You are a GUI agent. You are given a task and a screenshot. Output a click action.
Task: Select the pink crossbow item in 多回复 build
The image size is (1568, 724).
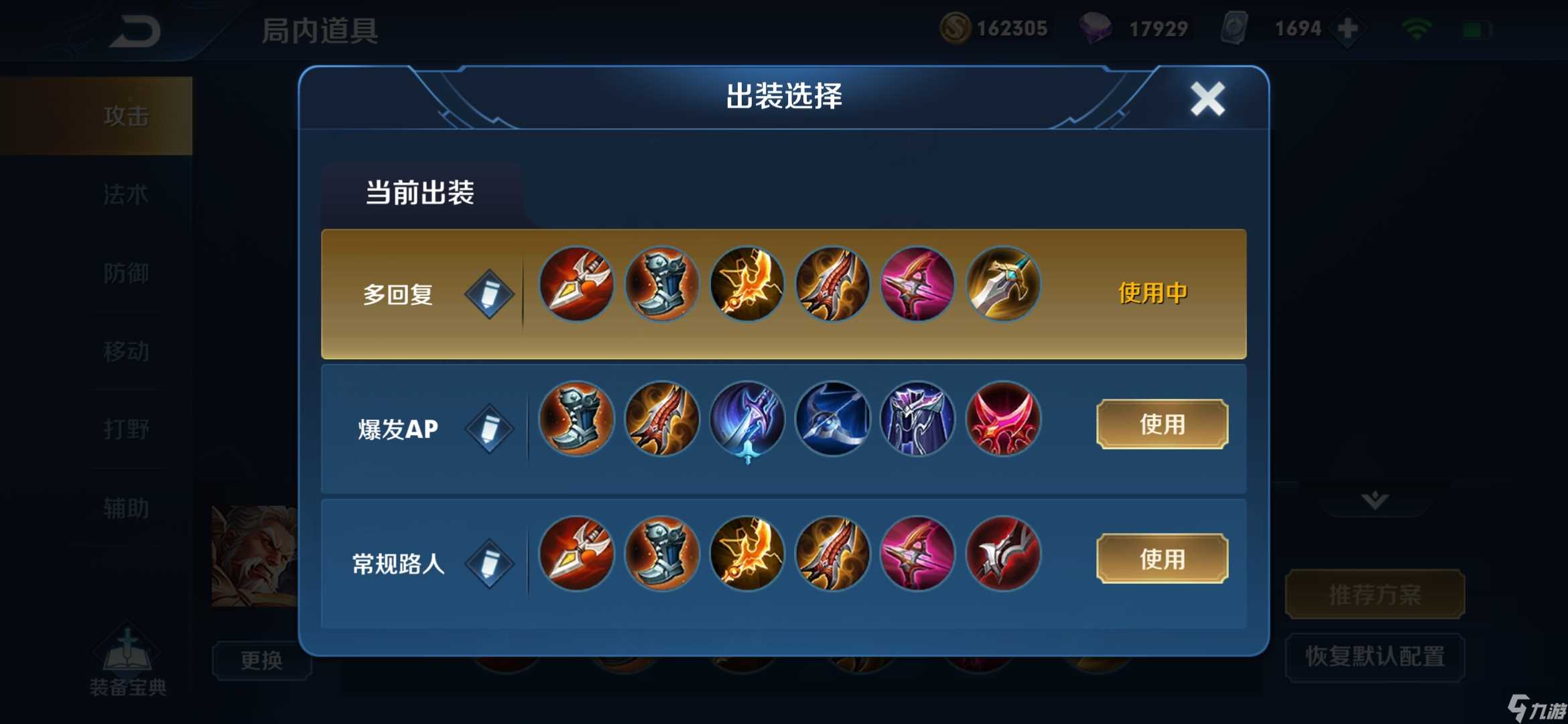click(918, 284)
